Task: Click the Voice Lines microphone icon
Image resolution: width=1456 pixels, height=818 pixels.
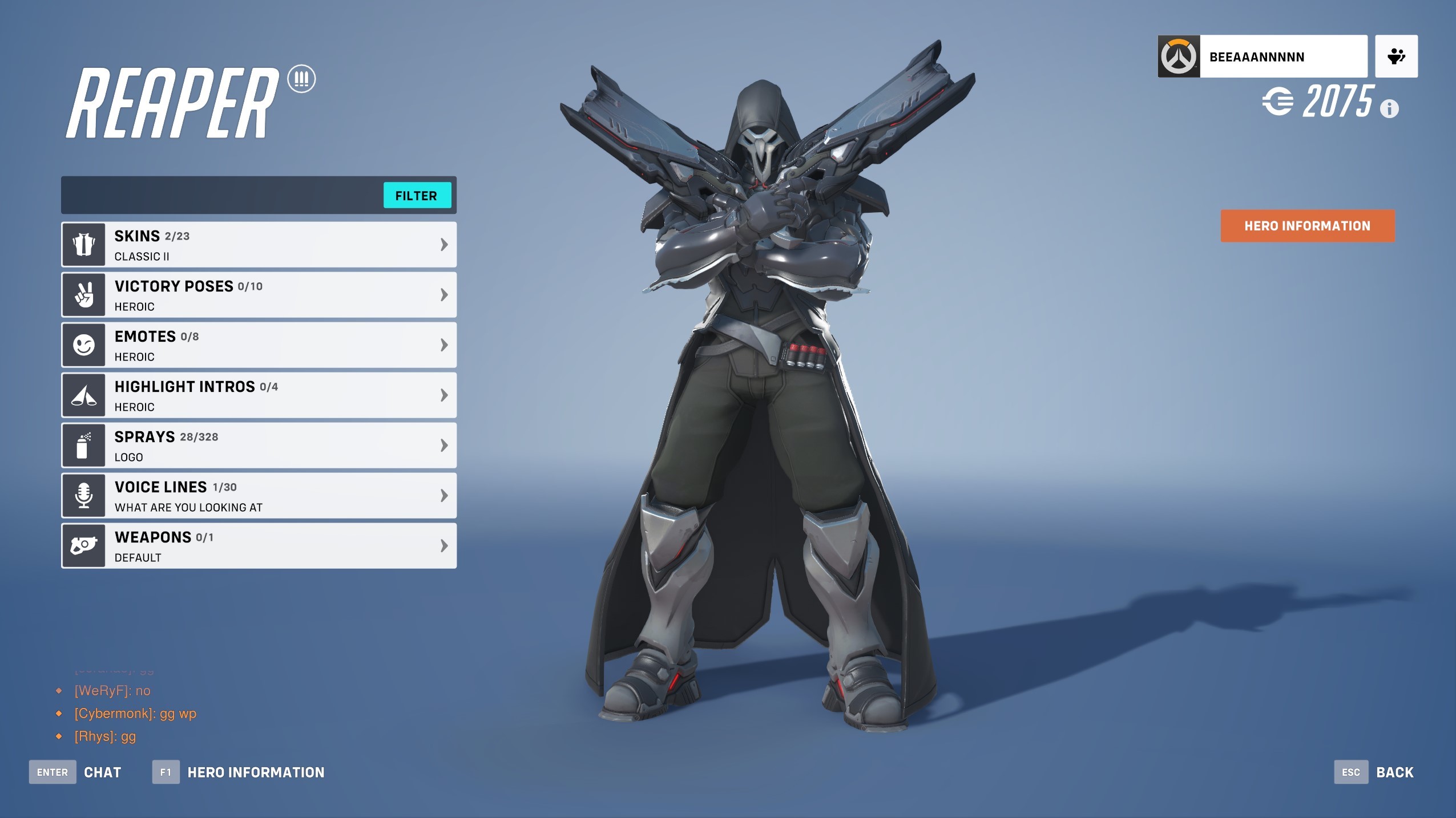Action: 83,495
